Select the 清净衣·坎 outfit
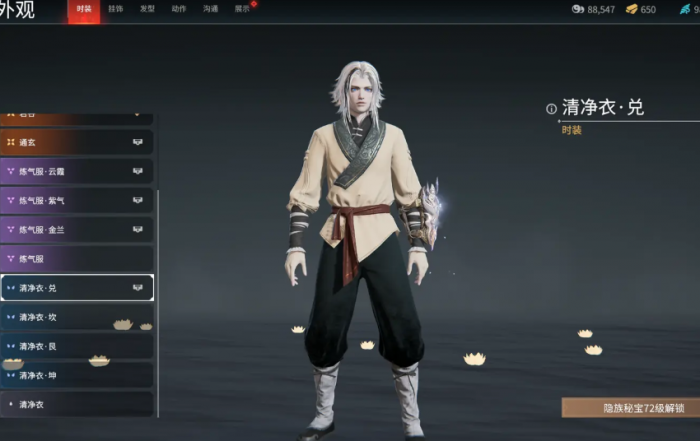This screenshot has height=441, width=700. (x=77, y=317)
